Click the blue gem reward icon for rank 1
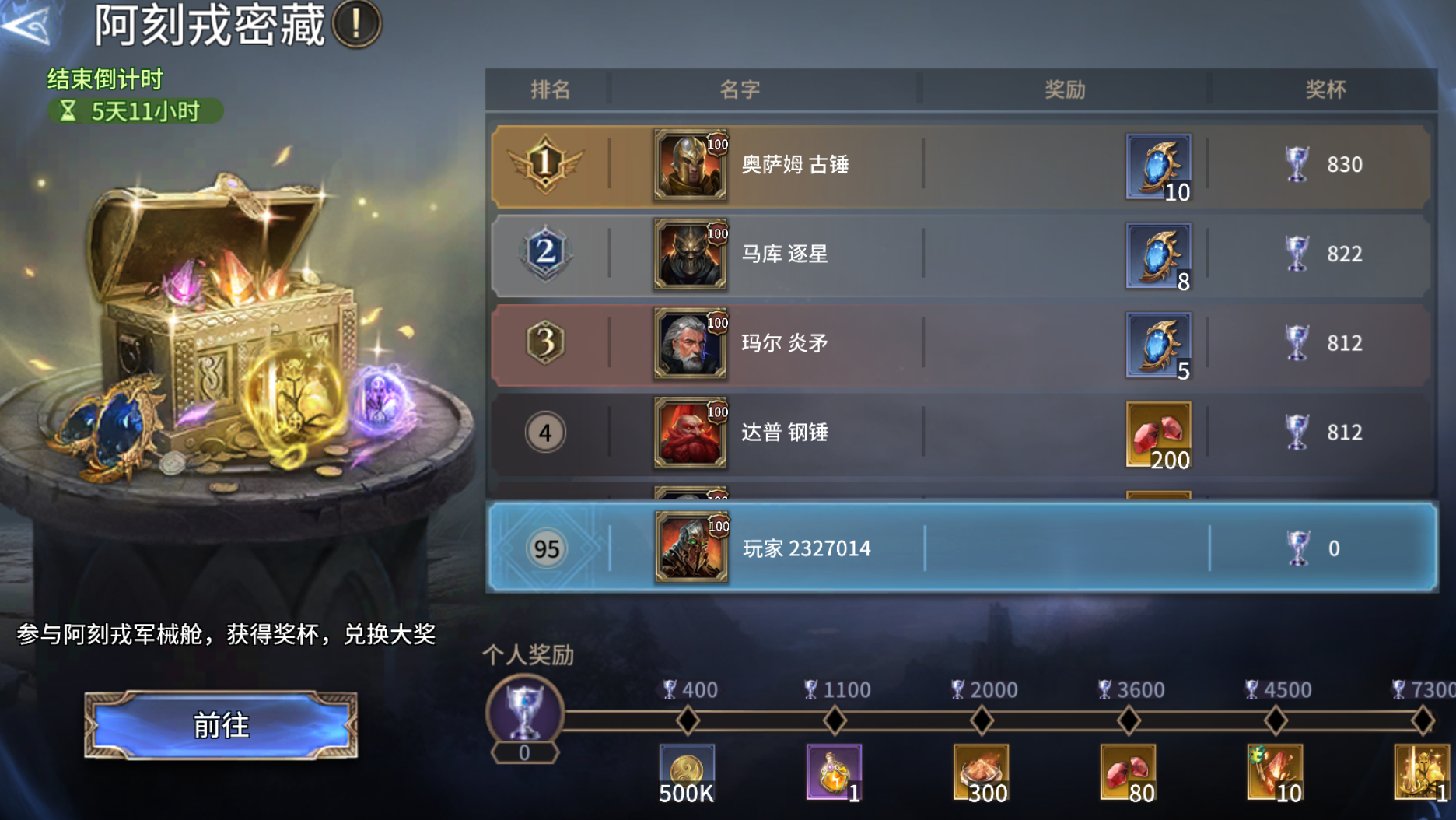Viewport: 1456px width, 820px height. click(x=1158, y=166)
